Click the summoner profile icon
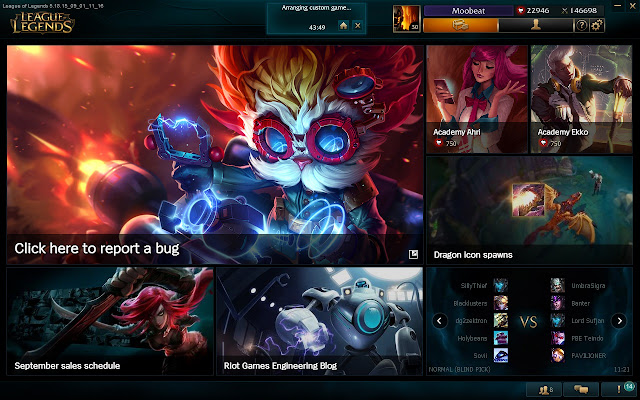Screen dimensions: 640x400 (x=407, y=17)
